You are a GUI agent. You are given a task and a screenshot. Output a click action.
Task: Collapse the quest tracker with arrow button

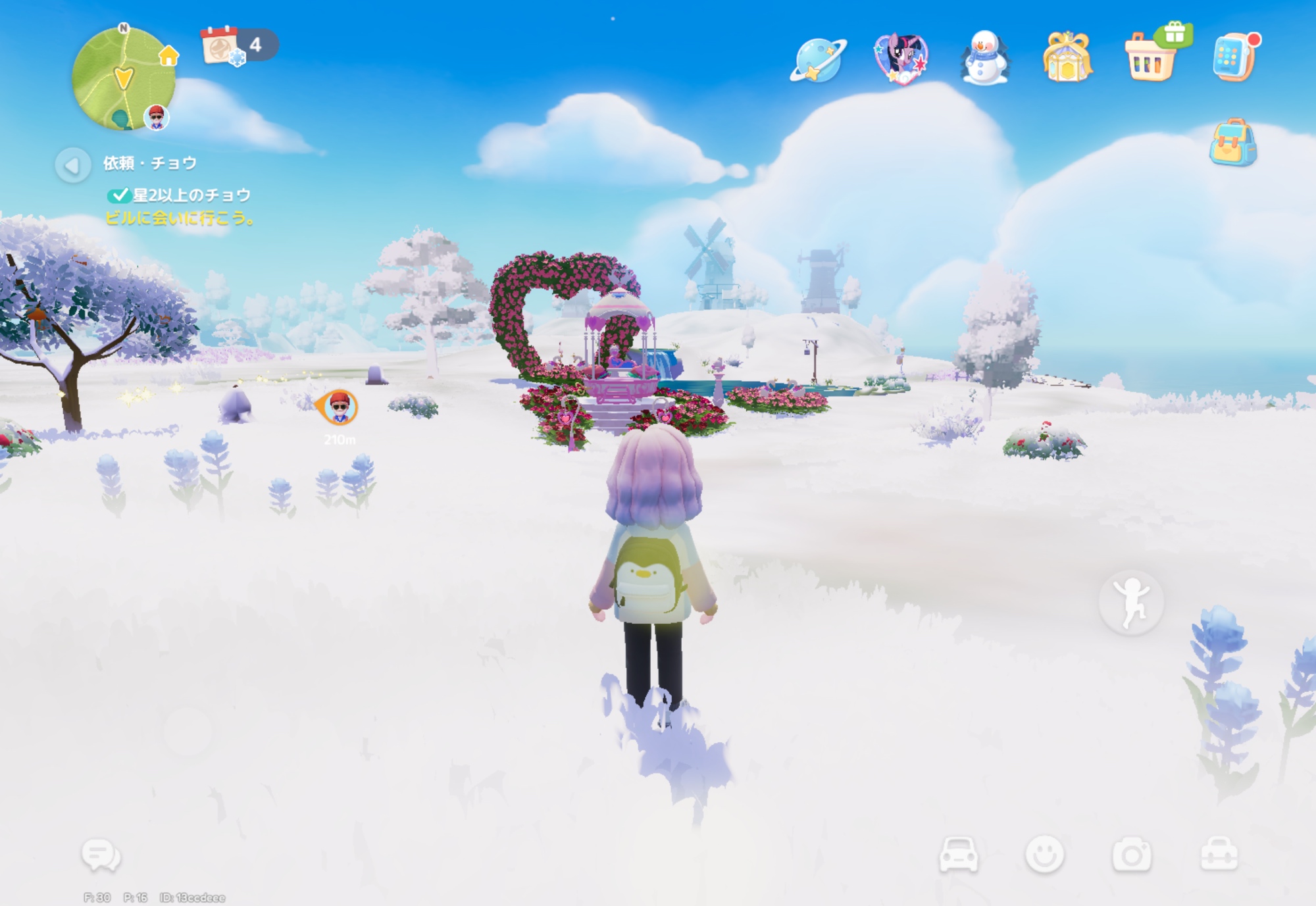point(72,165)
